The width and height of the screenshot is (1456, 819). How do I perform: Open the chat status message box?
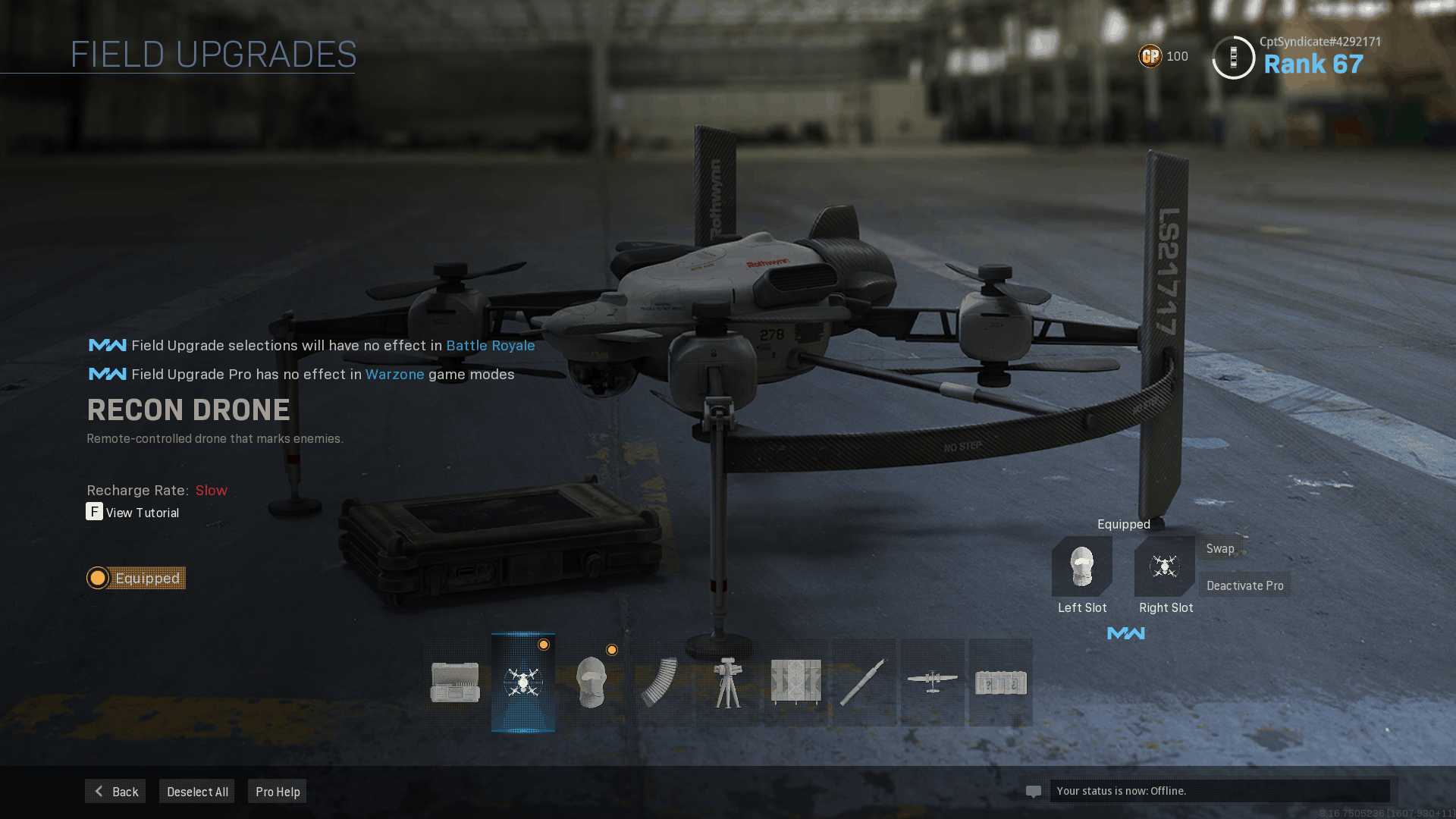pos(1219,791)
